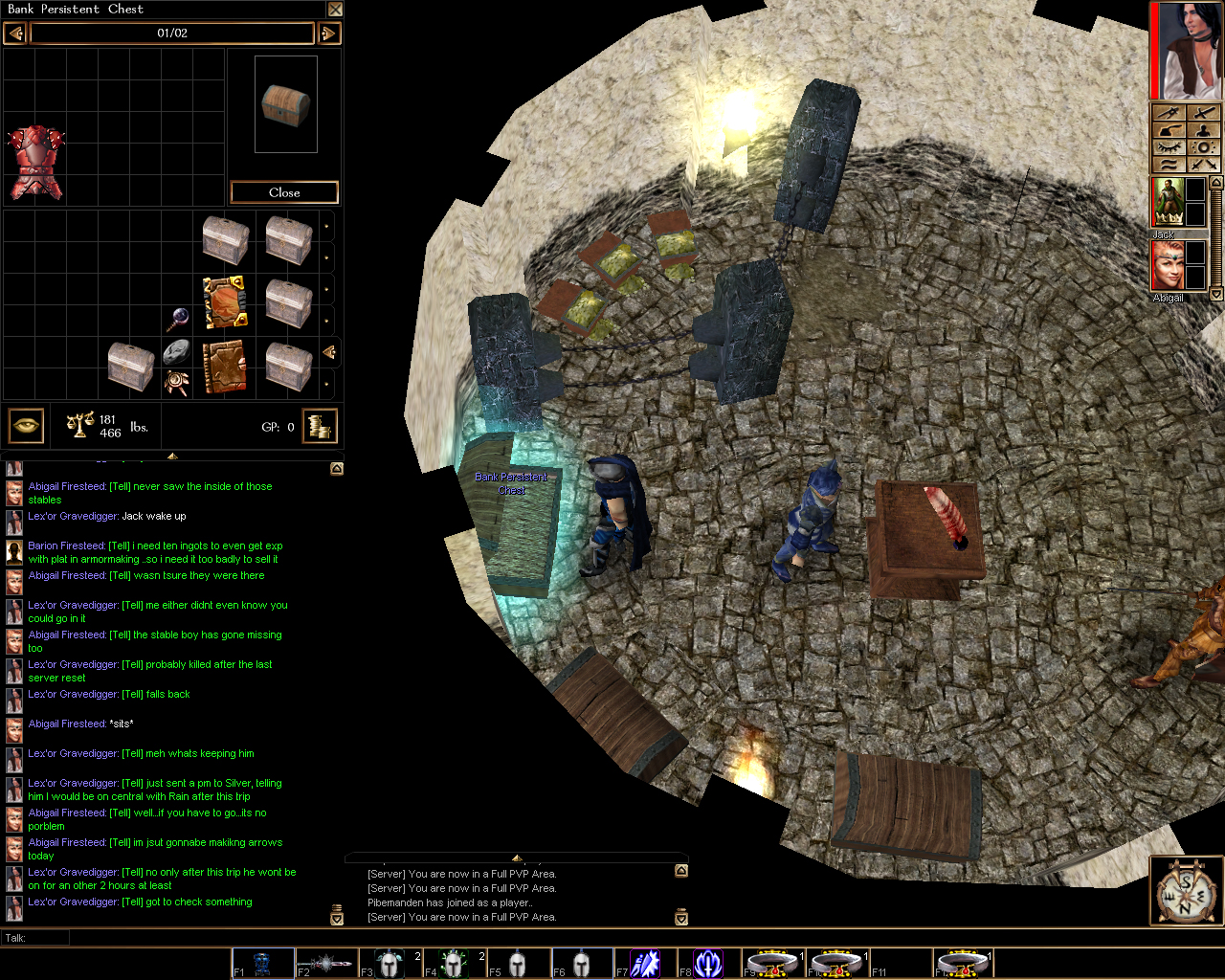Click the main character portrait

click(x=1187, y=50)
